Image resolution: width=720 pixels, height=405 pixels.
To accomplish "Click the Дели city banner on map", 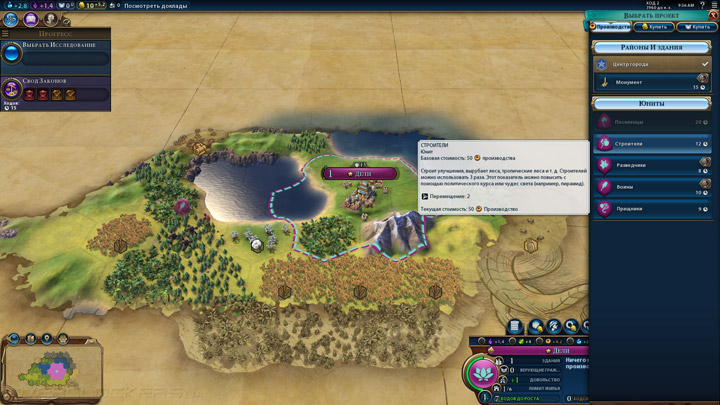I will pos(360,174).
